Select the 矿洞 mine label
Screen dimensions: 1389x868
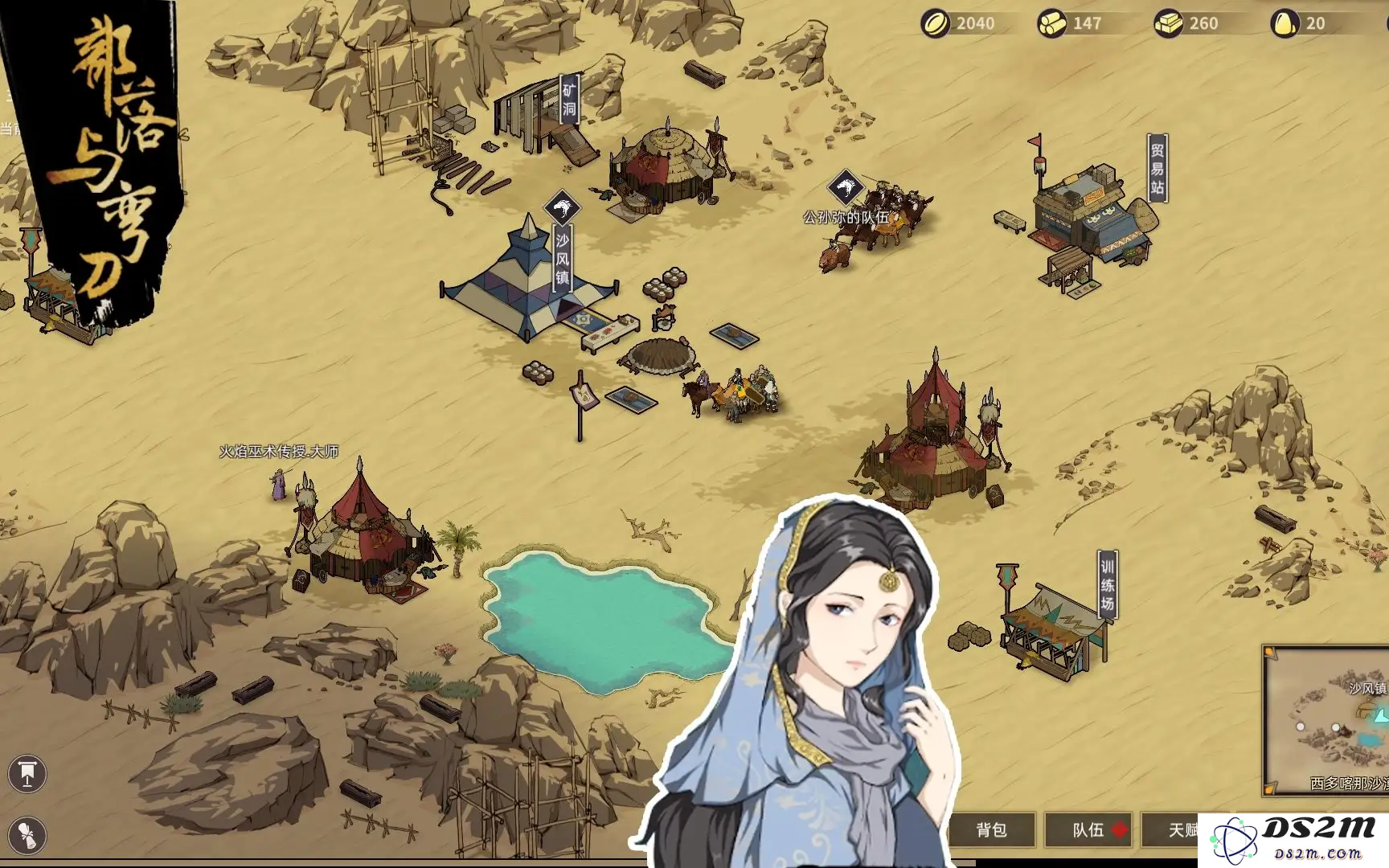point(569,100)
